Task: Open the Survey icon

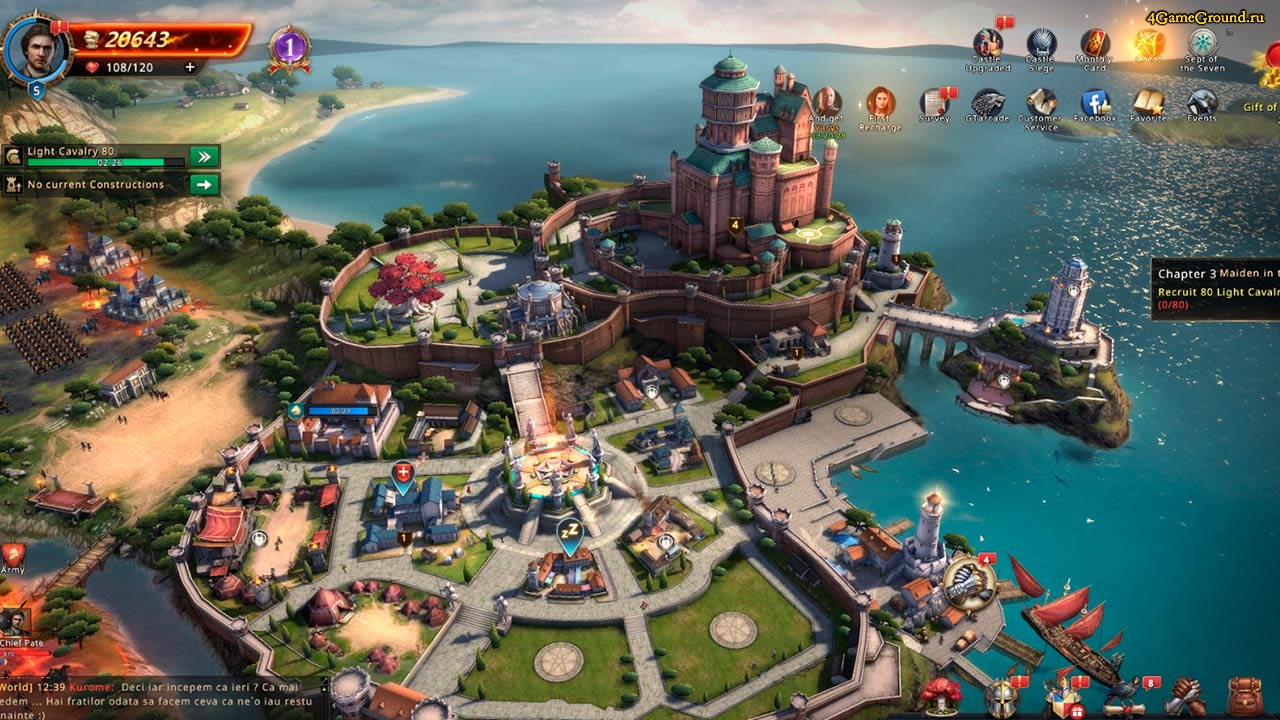Action: (935, 104)
